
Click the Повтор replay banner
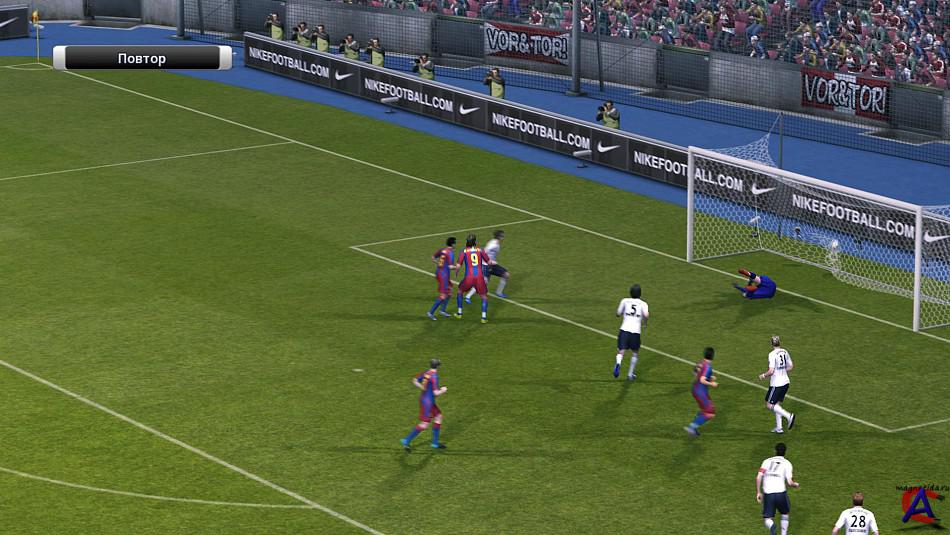point(142,59)
